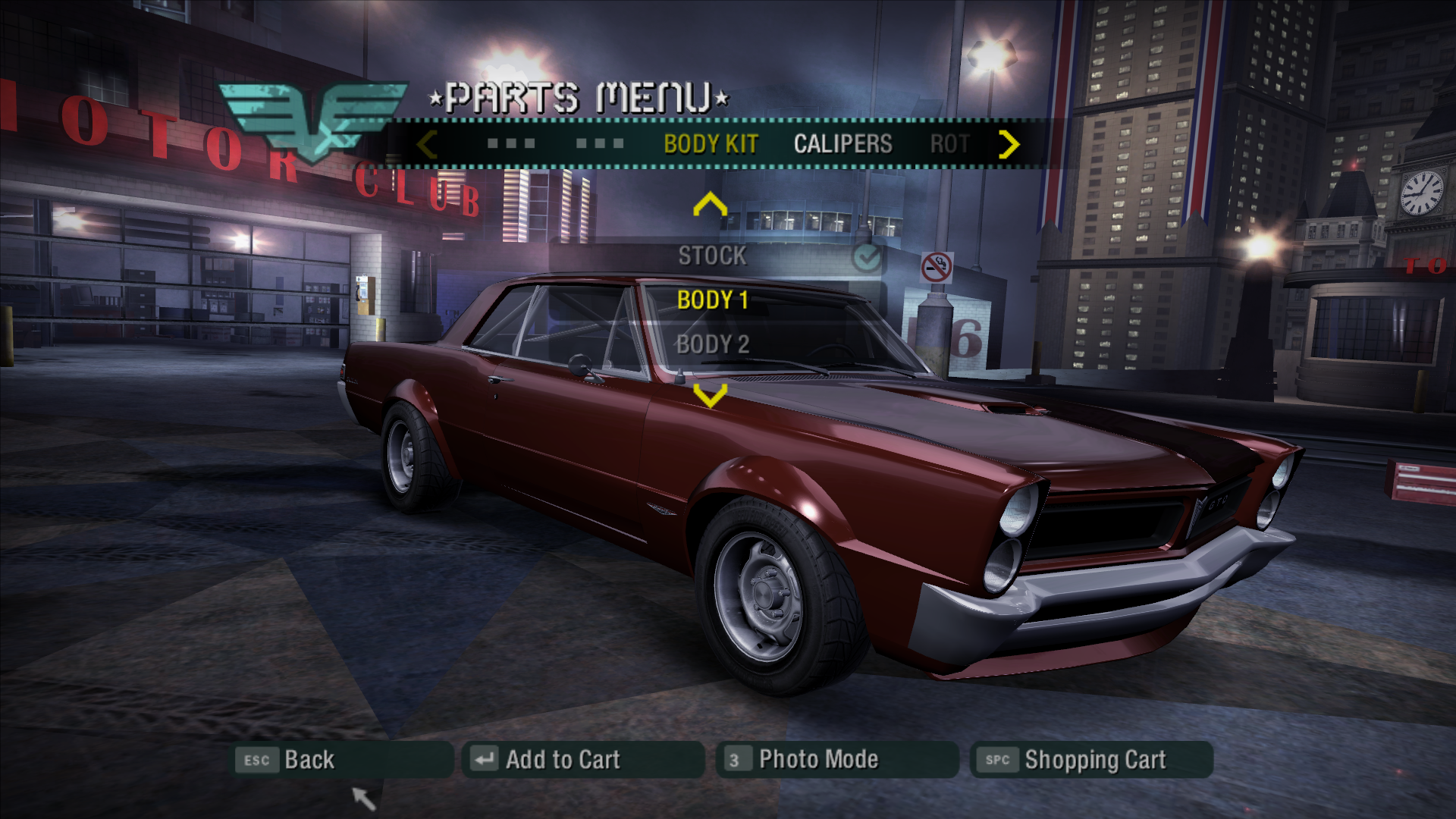
Task: Pick the Body 2 kit
Action: click(712, 344)
